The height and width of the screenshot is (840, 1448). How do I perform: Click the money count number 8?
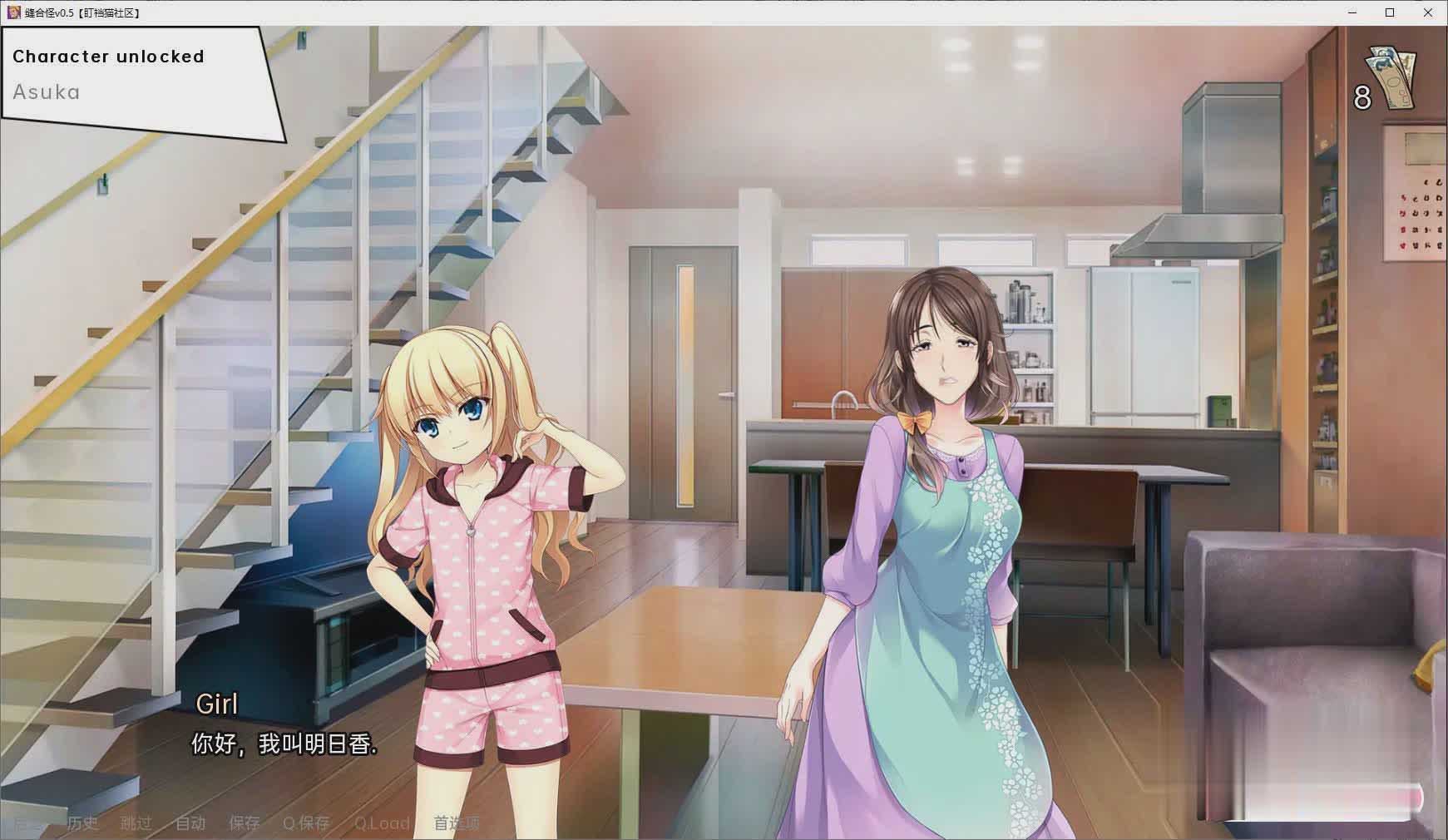(1362, 95)
